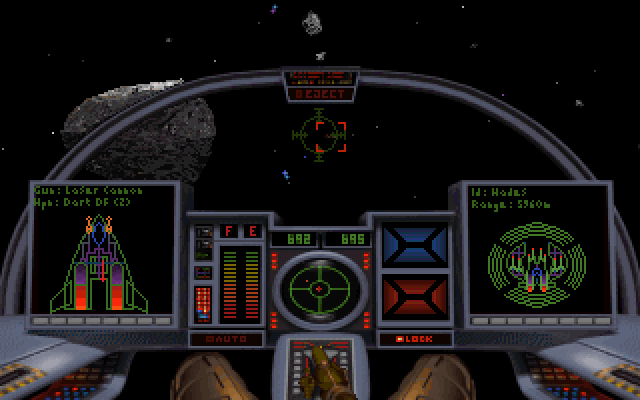Click the left weapons display showing Laser Cannon
This screenshot has height=400, width=640.
105,250
